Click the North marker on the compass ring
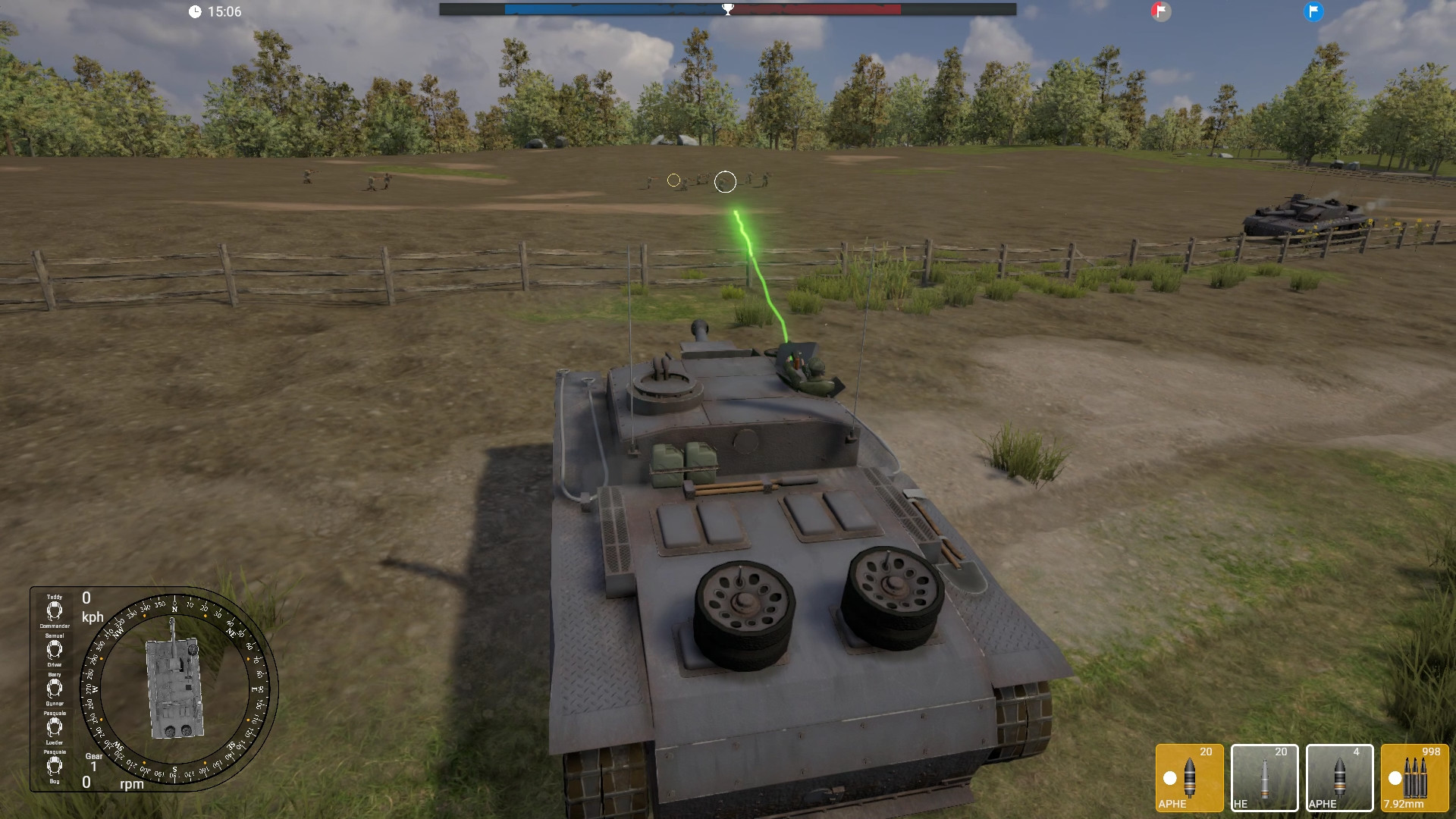1456x819 pixels. (x=174, y=608)
